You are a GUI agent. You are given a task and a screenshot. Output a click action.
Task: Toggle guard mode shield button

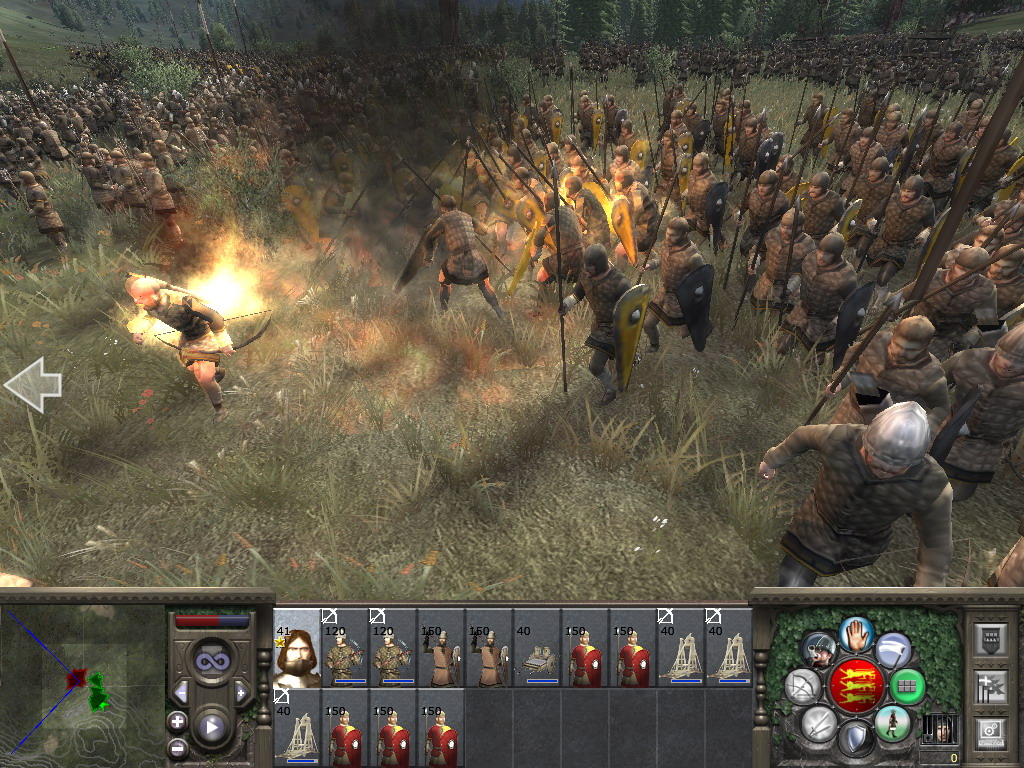click(x=856, y=740)
